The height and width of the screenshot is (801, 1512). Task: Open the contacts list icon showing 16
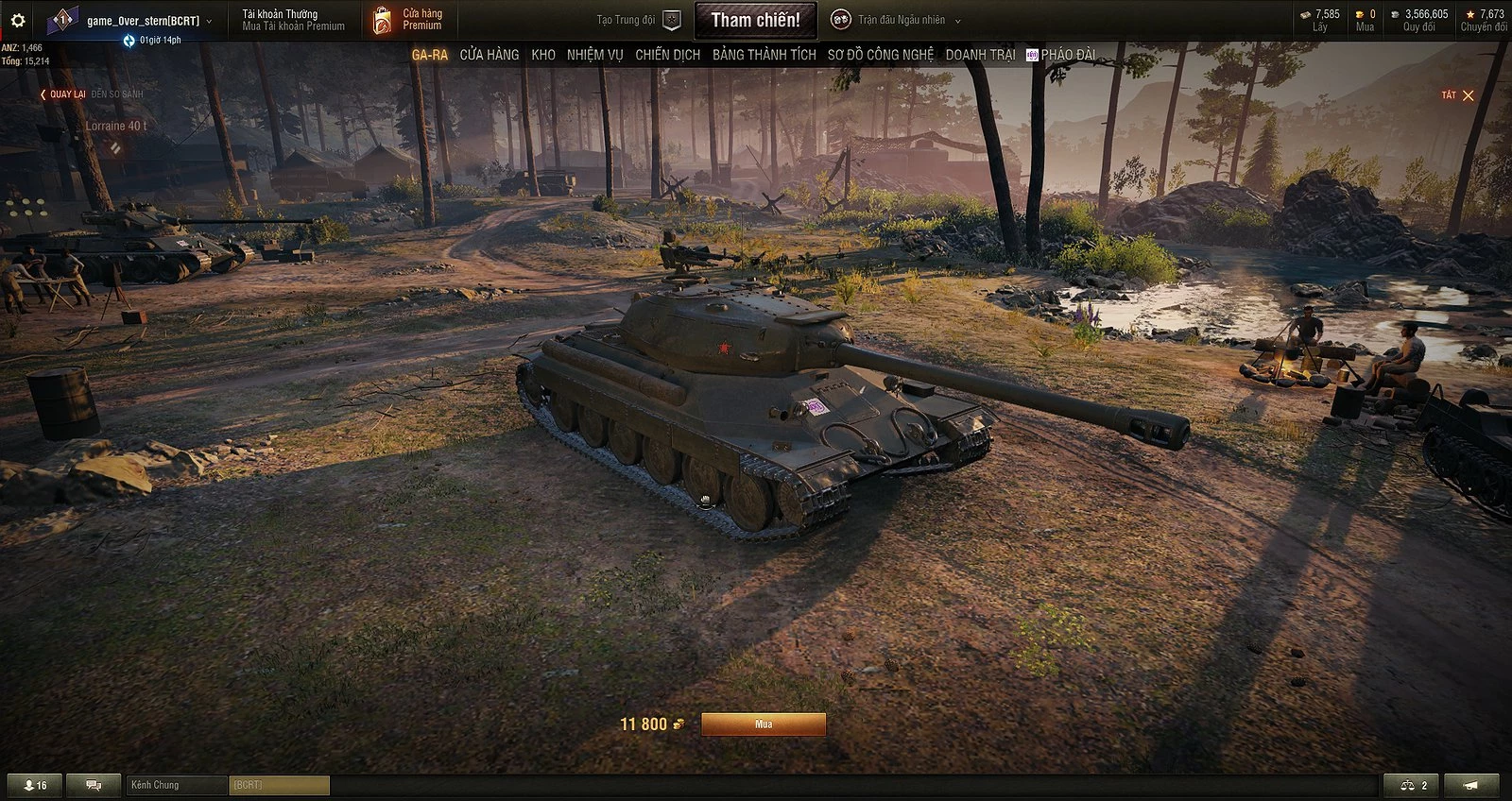pyautogui.click(x=34, y=784)
